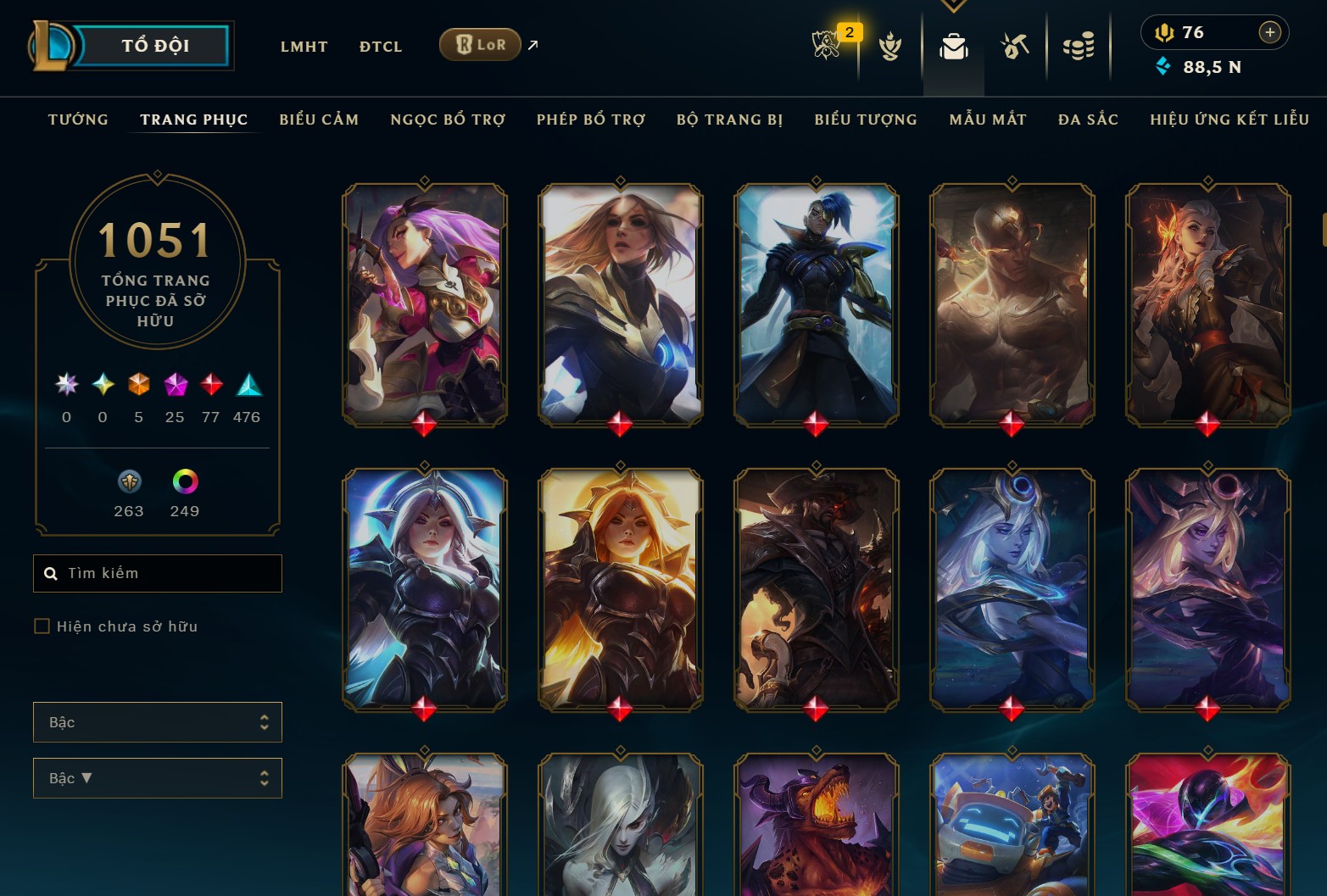Select the ultimate star rarity icon showing 0
The image size is (1327, 896).
(65, 384)
